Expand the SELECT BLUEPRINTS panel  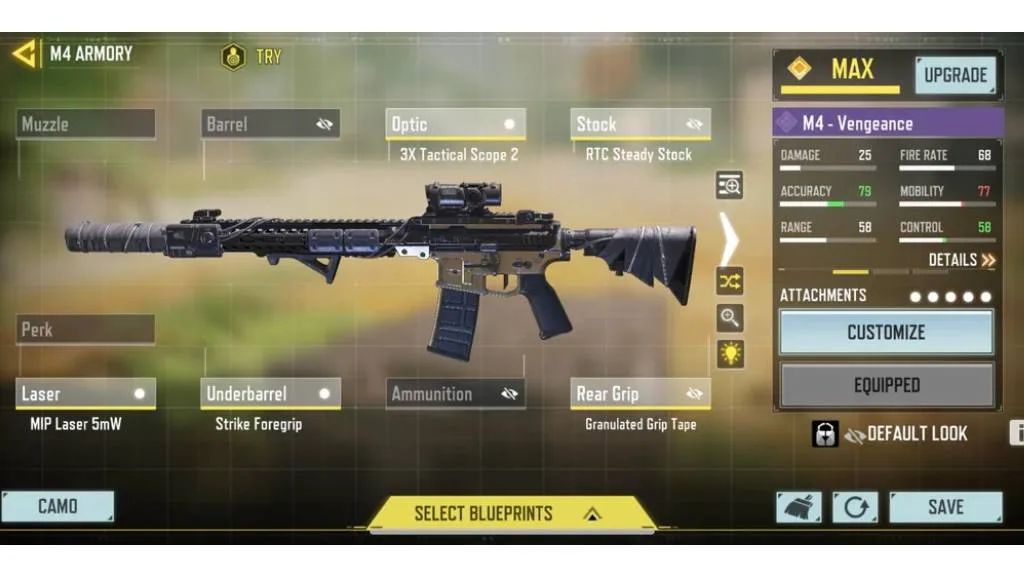coord(510,514)
